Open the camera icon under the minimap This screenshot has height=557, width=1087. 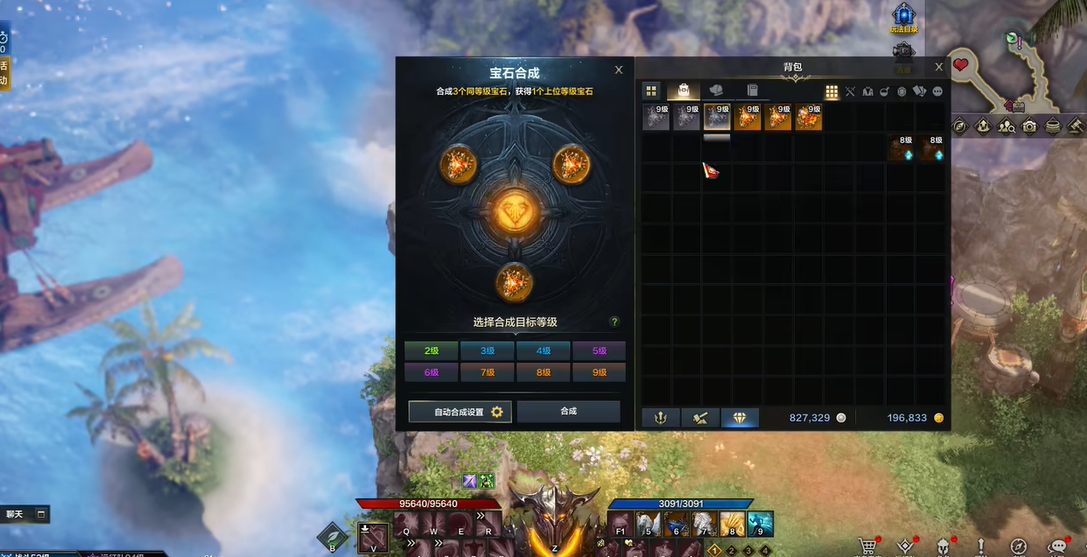tap(1030, 126)
